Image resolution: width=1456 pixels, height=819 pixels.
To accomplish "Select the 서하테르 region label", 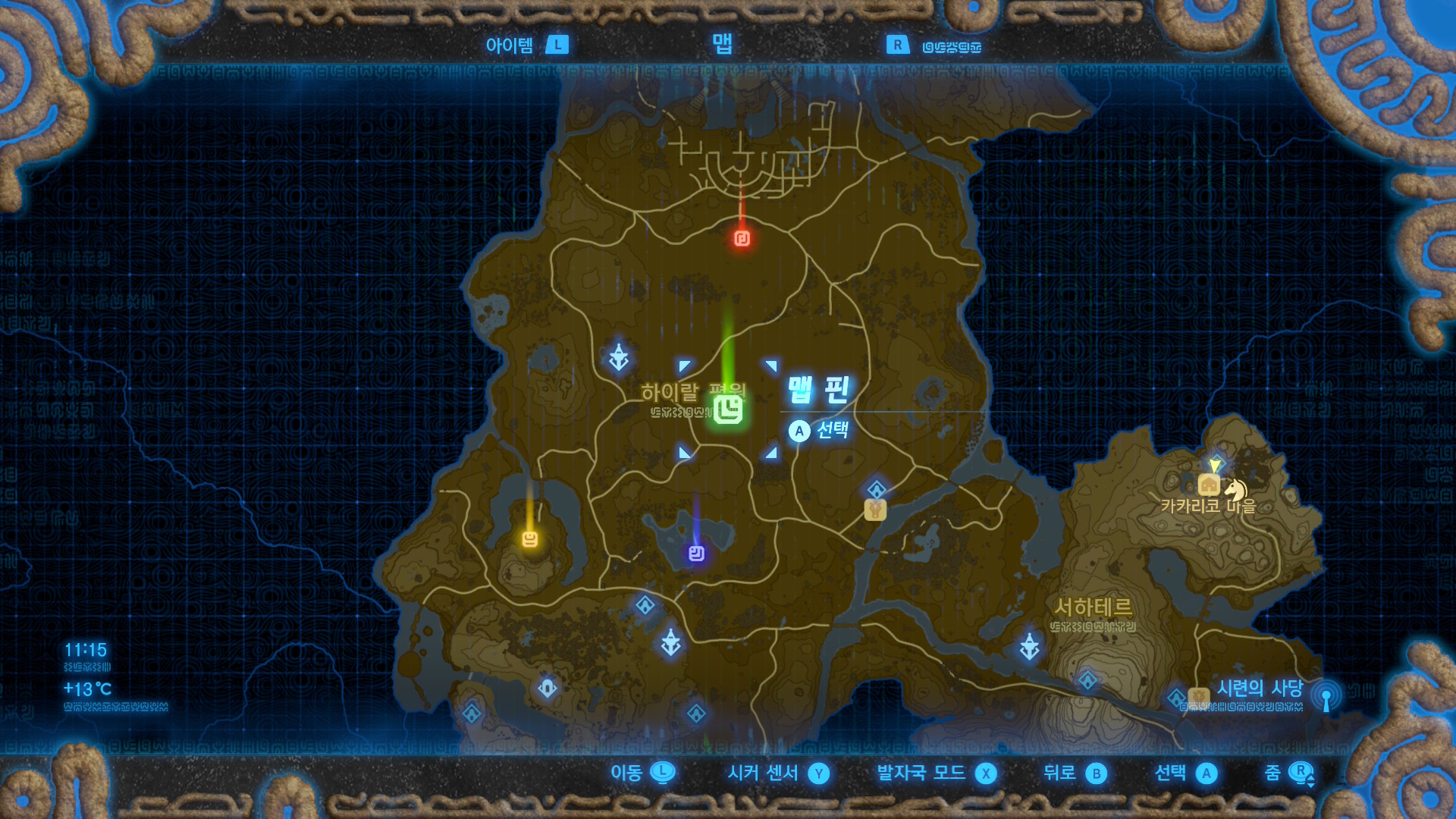I will click(1093, 607).
